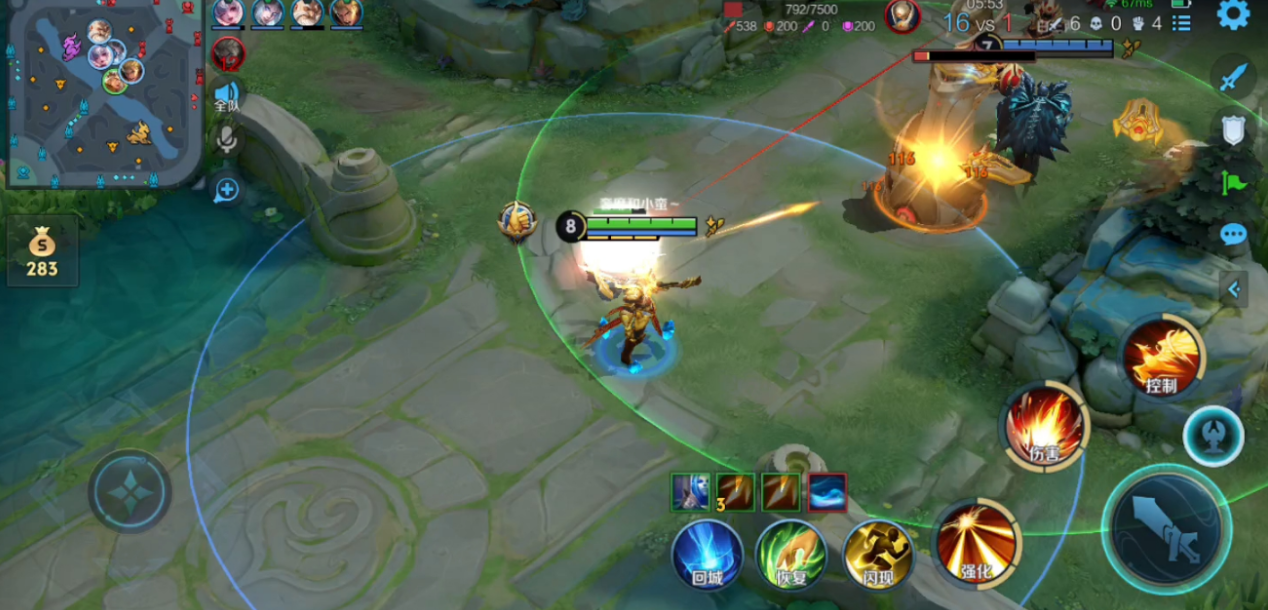
Task: Toggle the 全队 team voice speaker
Action: pyautogui.click(x=227, y=96)
